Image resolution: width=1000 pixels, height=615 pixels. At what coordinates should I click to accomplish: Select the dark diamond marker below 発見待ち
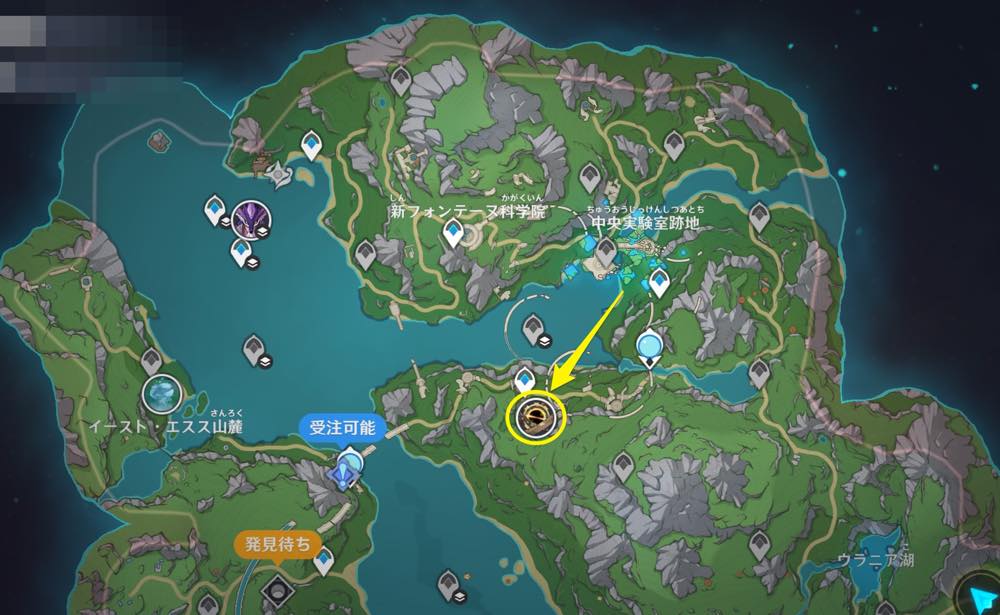[x=275, y=584]
